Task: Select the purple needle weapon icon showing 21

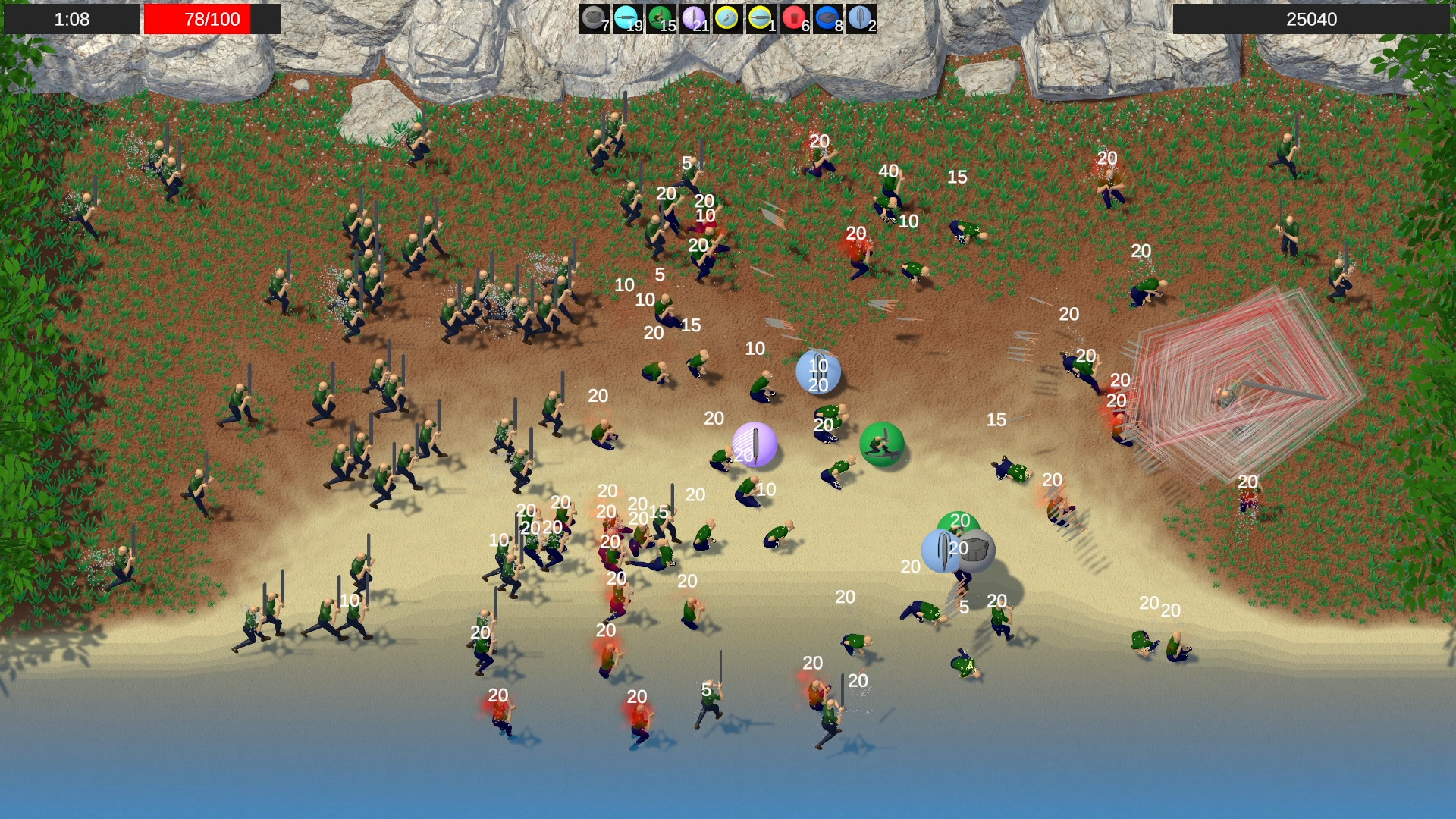Action: pos(694,19)
